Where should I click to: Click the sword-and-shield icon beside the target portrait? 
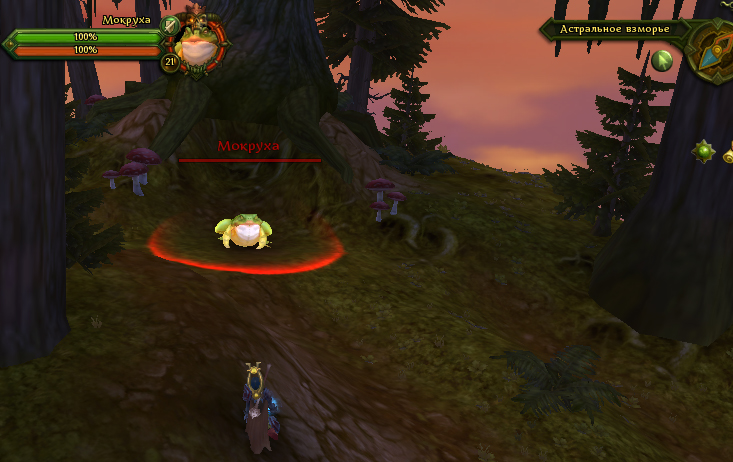coord(170,24)
